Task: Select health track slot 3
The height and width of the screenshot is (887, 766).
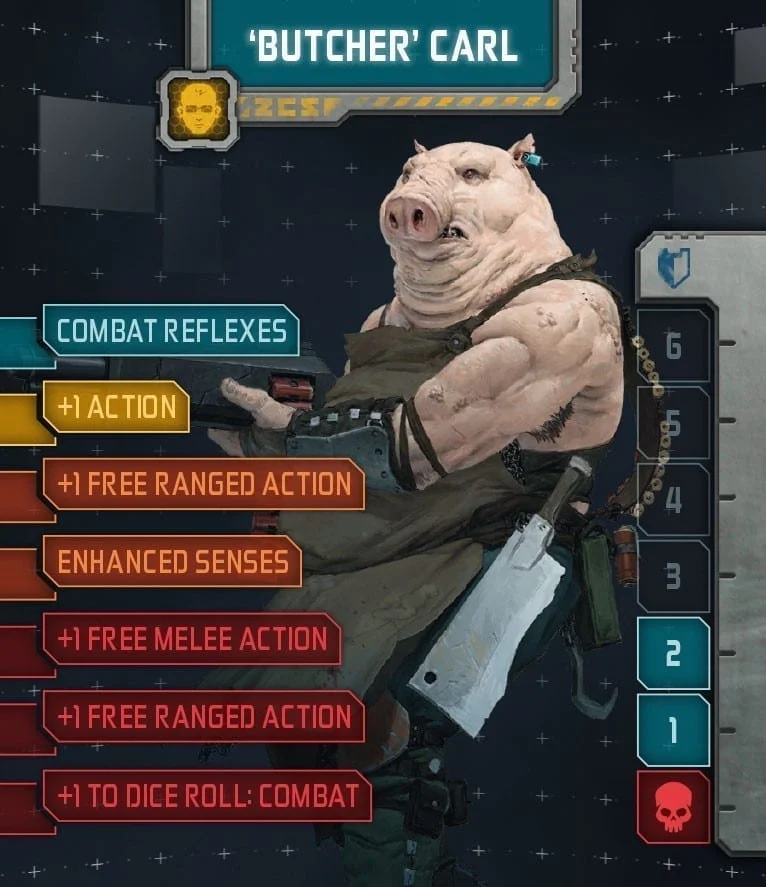Action: tap(673, 577)
